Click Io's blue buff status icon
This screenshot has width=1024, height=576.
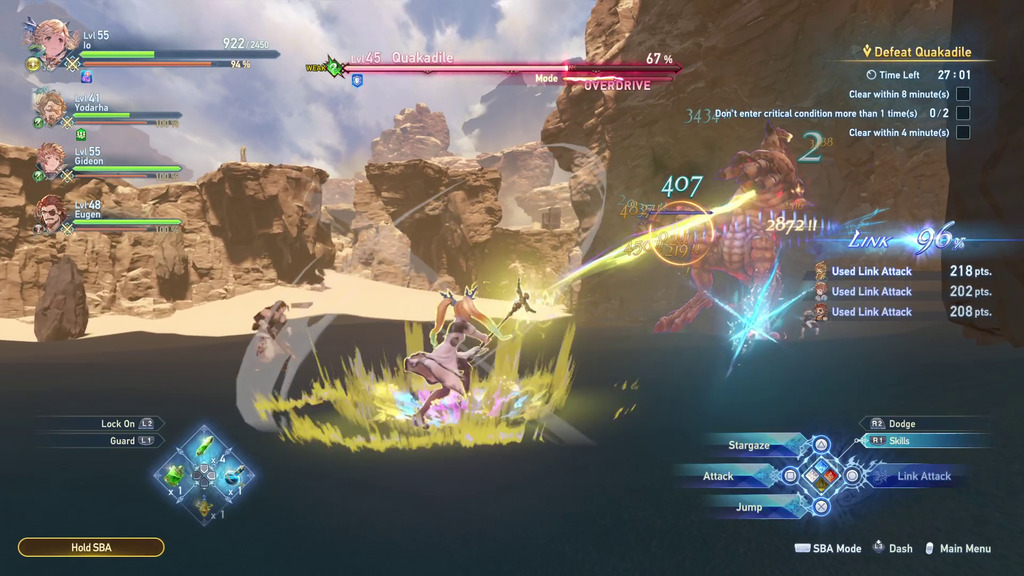point(87,77)
